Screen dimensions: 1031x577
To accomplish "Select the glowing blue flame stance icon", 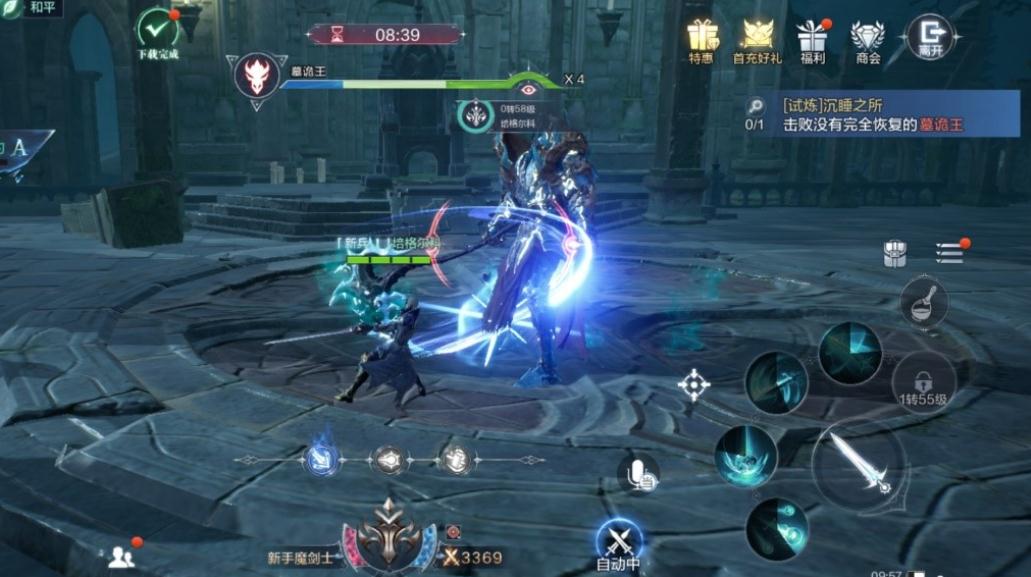I will 321,459.
